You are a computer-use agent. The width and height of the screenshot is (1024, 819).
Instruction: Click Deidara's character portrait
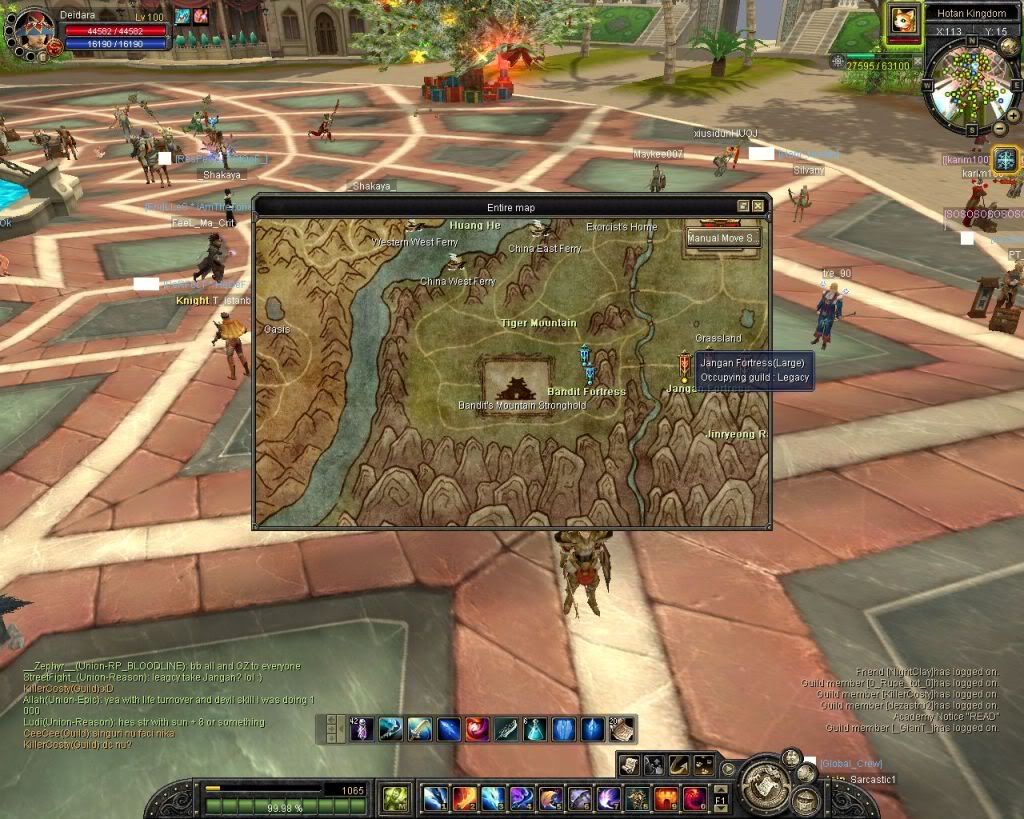pyautogui.click(x=33, y=28)
